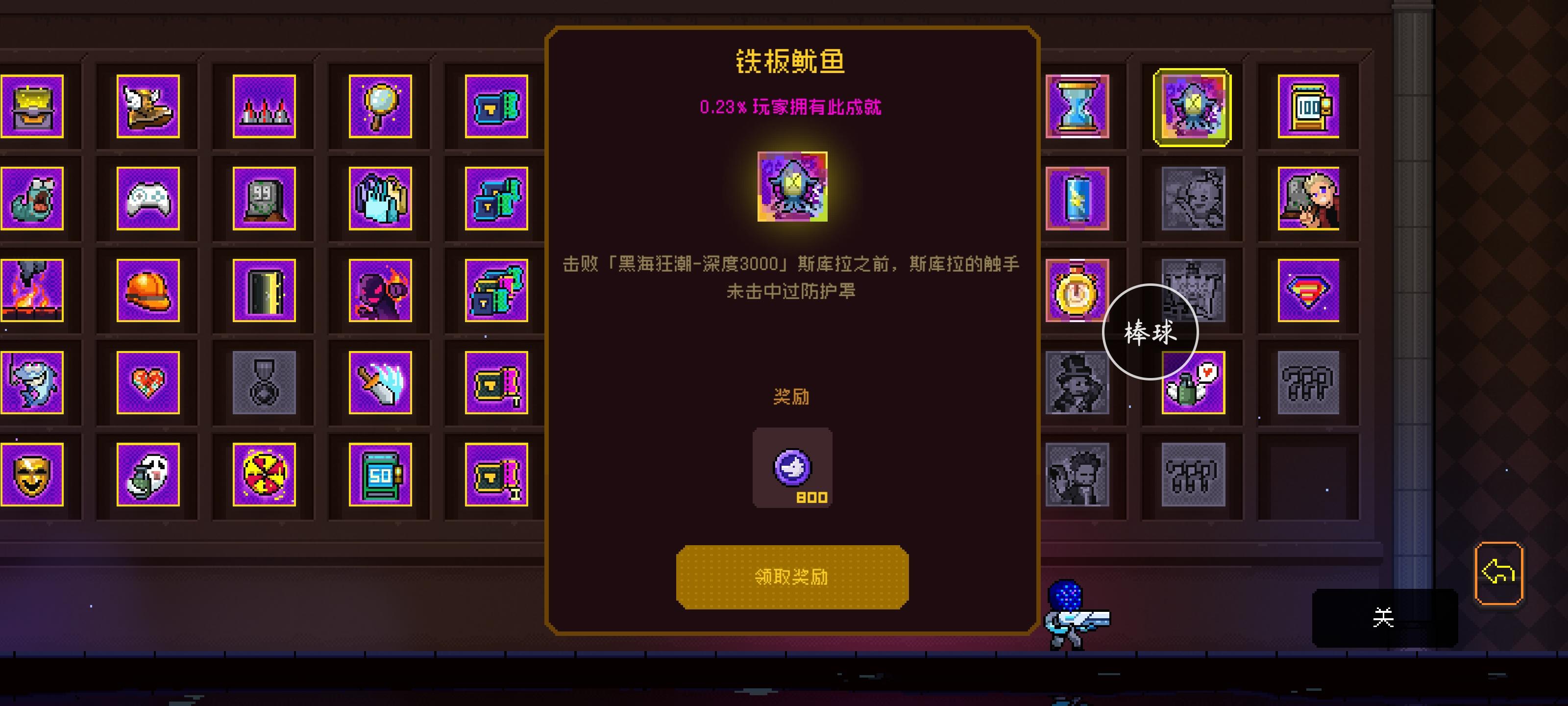Screen dimensions: 1568x706
Task: Open the shark achievement details
Action: point(32,383)
